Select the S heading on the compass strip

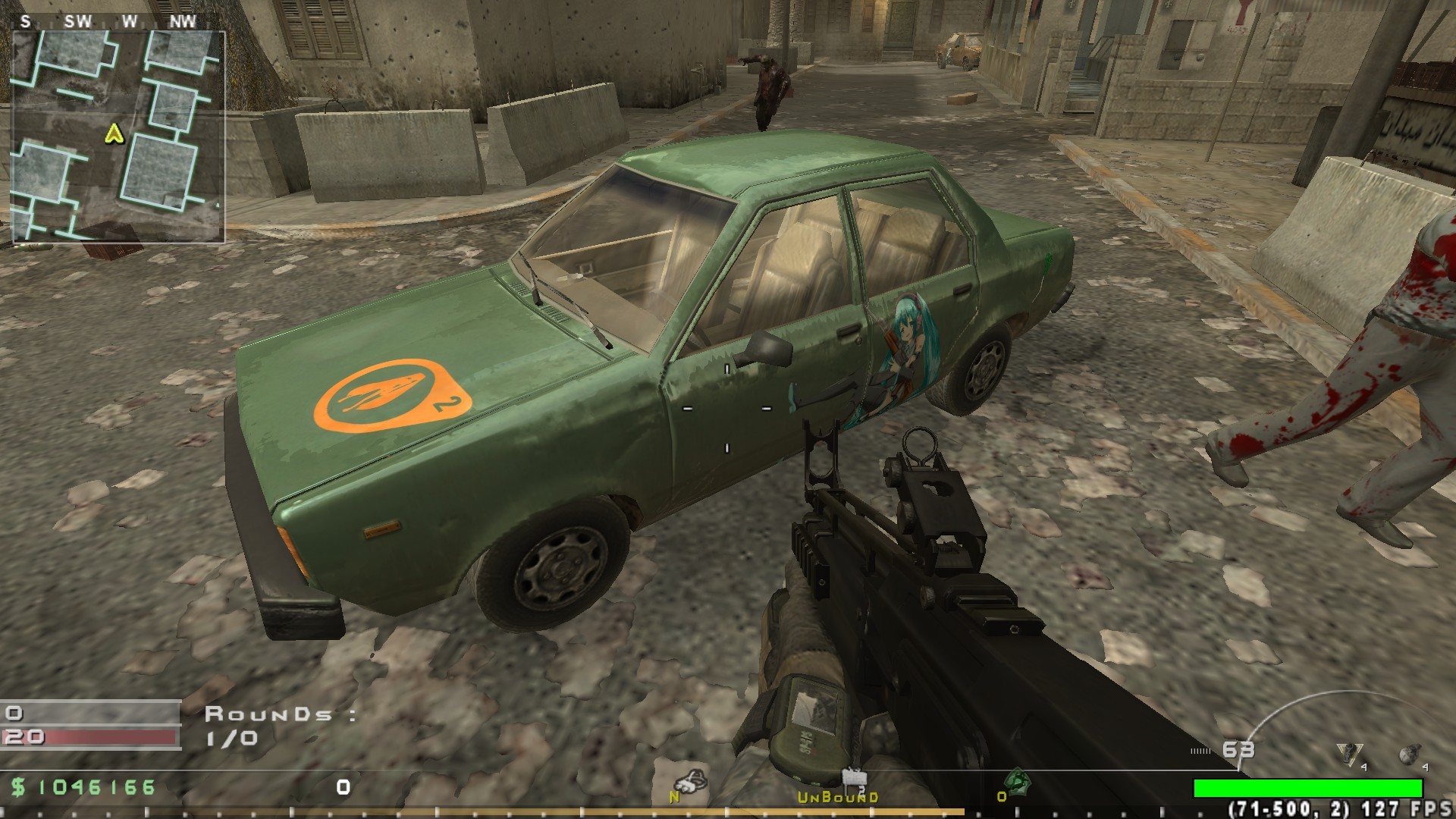point(24,21)
